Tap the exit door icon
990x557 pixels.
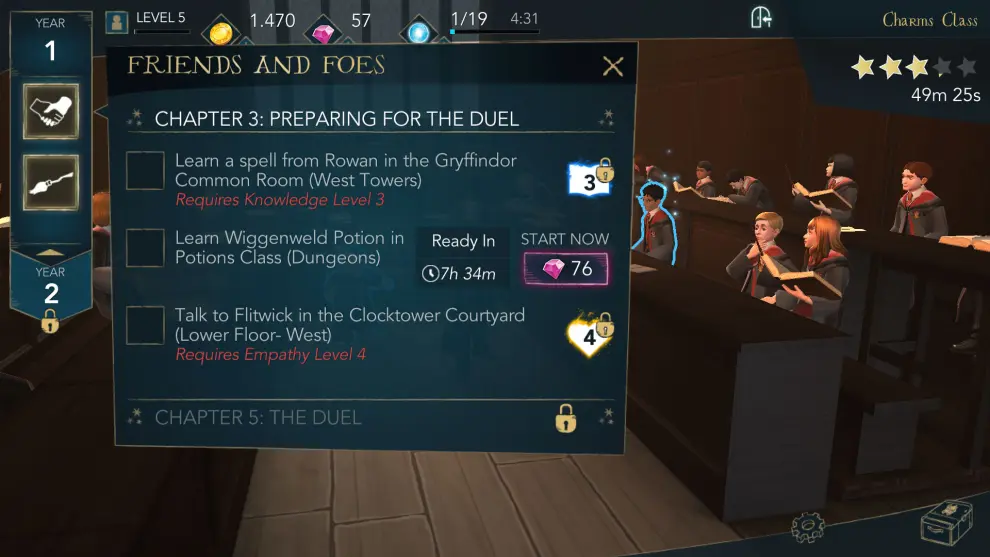click(762, 18)
